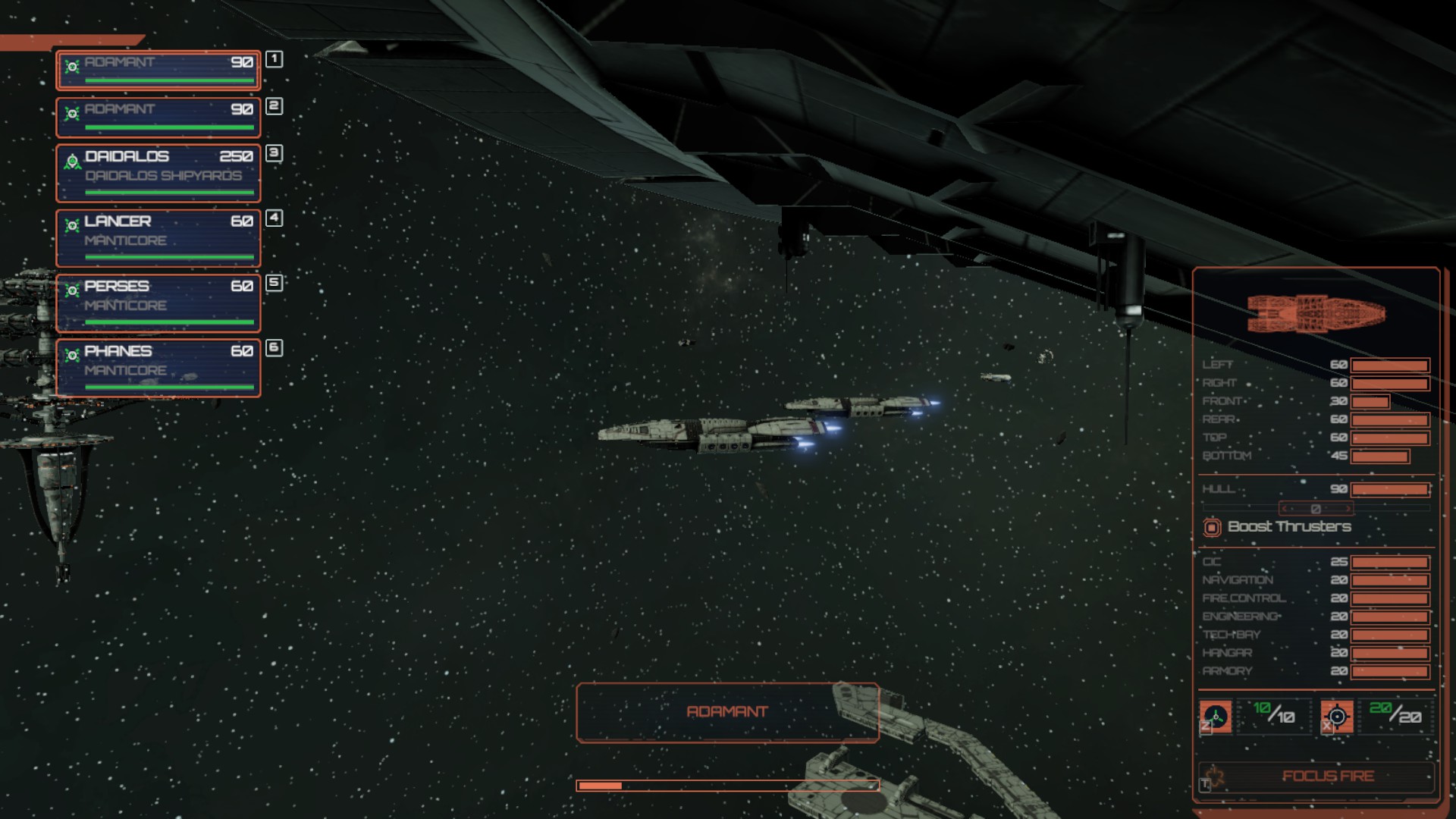Select the Adamant ship numbered 1
The height and width of the screenshot is (819, 1456).
click(x=158, y=70)
